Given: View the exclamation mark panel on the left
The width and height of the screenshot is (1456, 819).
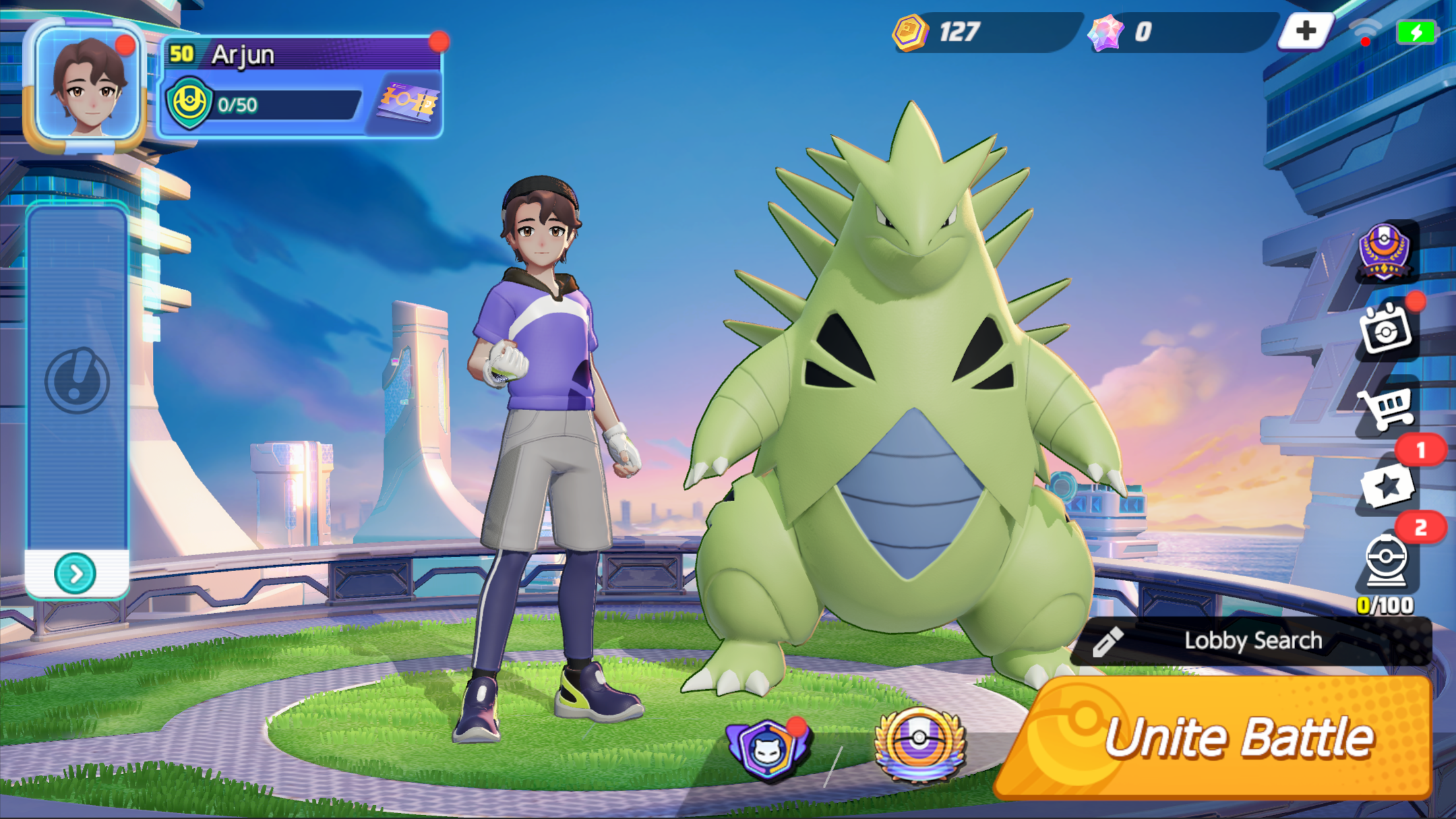Looking at the screenshot, I should (x=78, y=379).
